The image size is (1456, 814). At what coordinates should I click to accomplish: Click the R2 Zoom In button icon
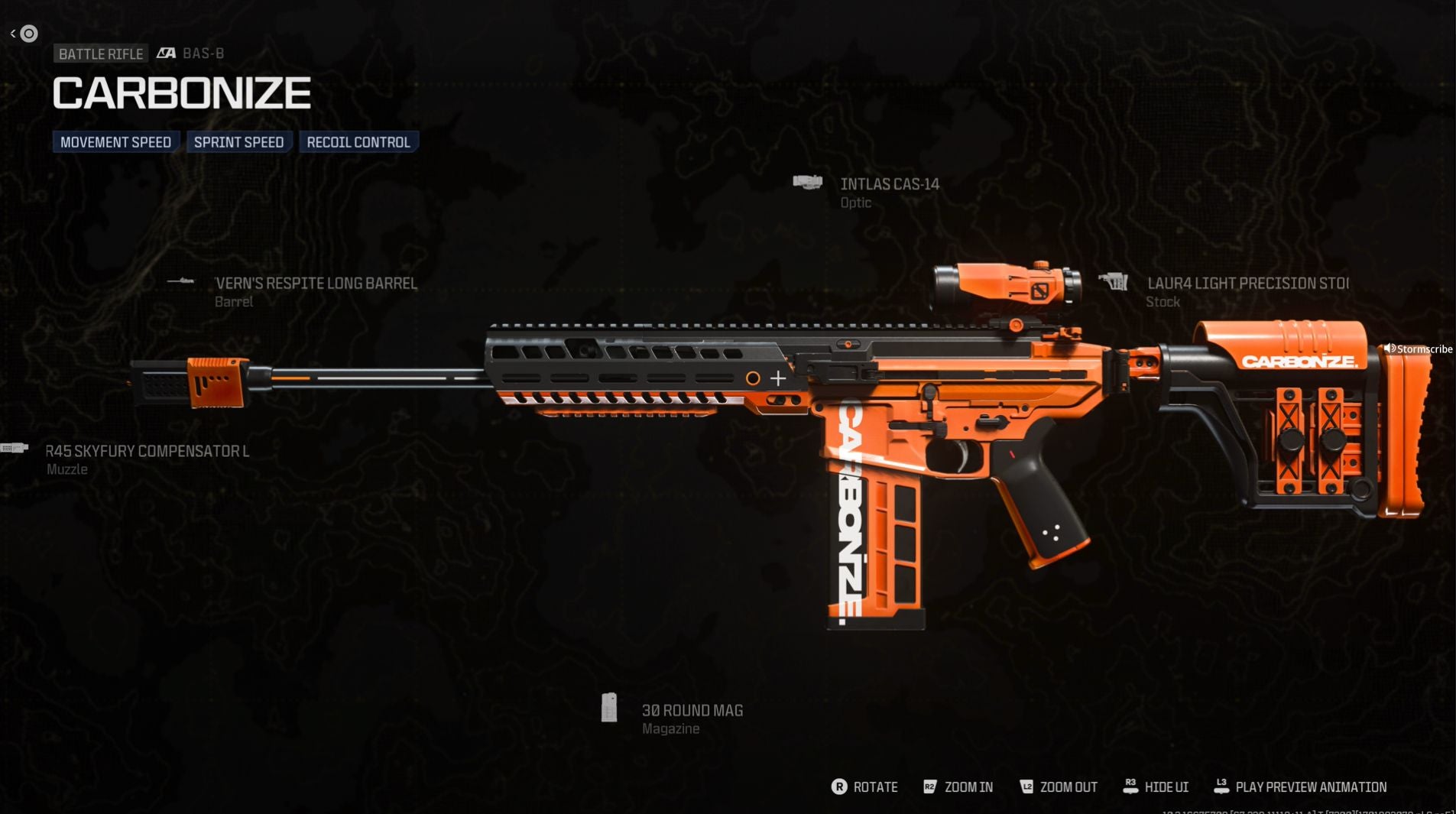click(x=931, y=786)
